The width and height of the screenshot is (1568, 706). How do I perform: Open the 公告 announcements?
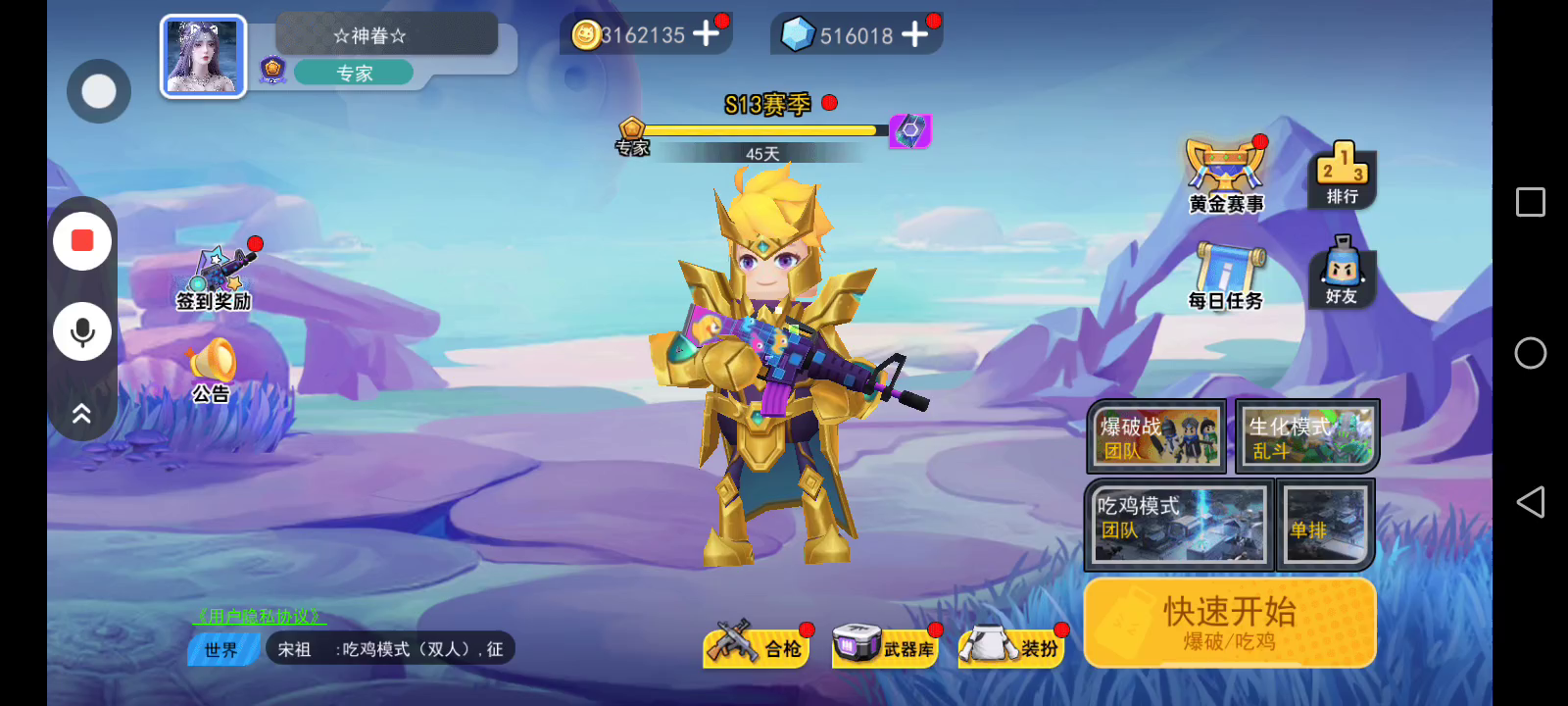pos(212,371)
